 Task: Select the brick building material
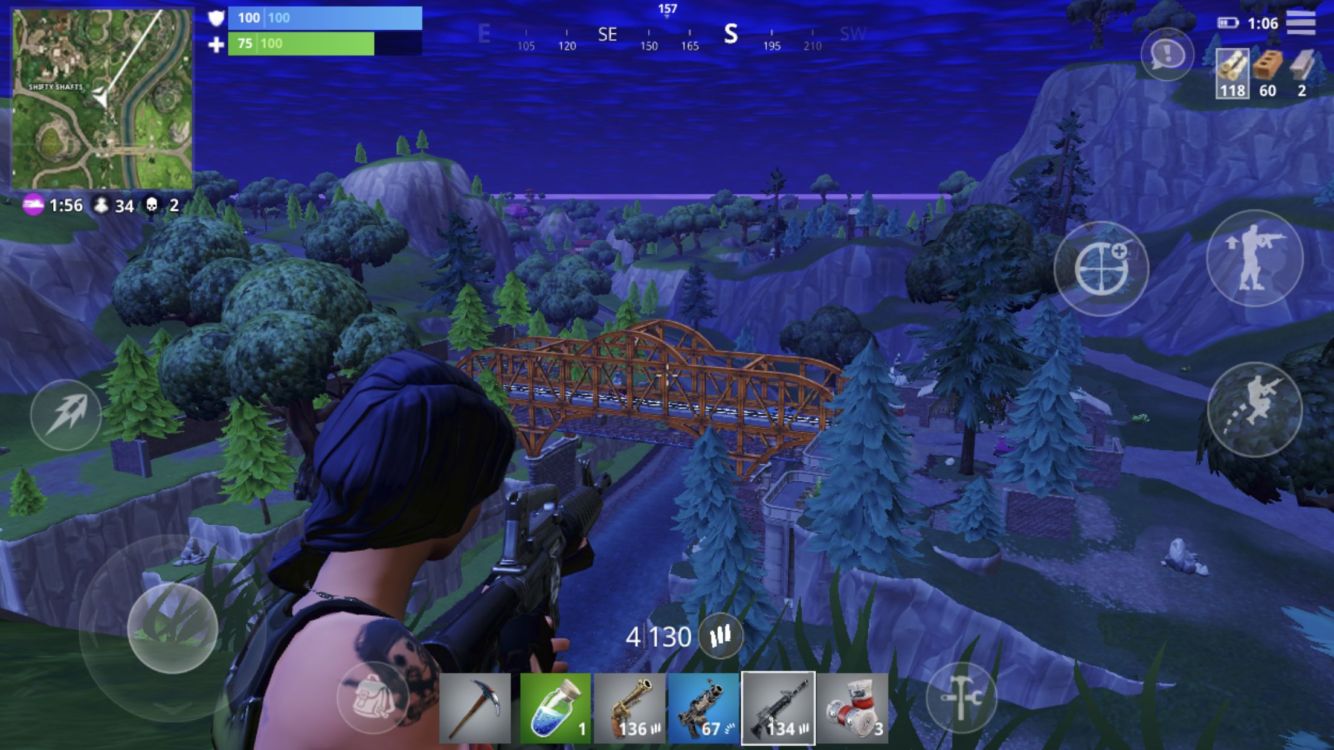click(x=1267, y=73)
